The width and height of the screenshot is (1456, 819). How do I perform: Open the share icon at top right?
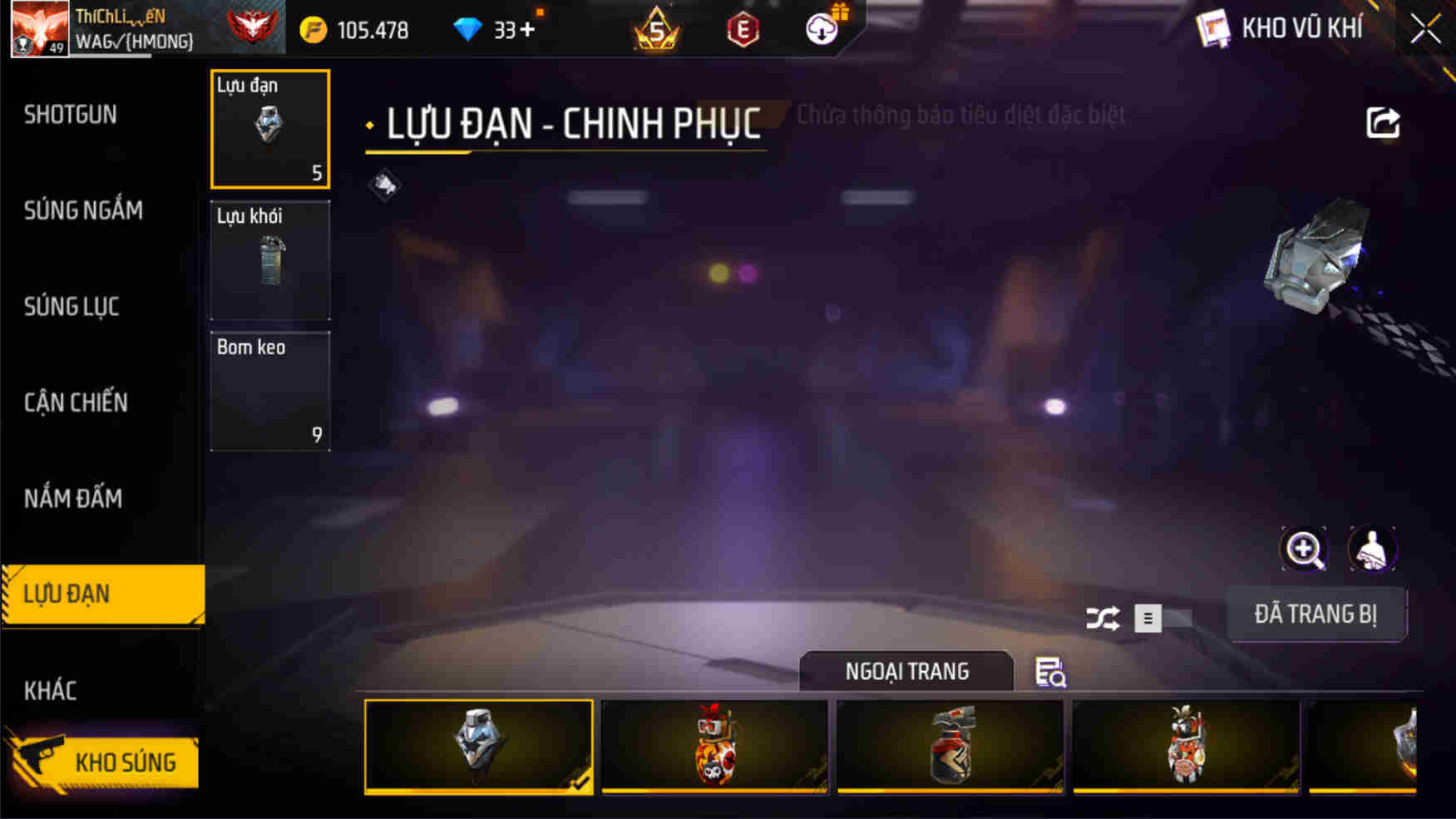click(1383, 123)
